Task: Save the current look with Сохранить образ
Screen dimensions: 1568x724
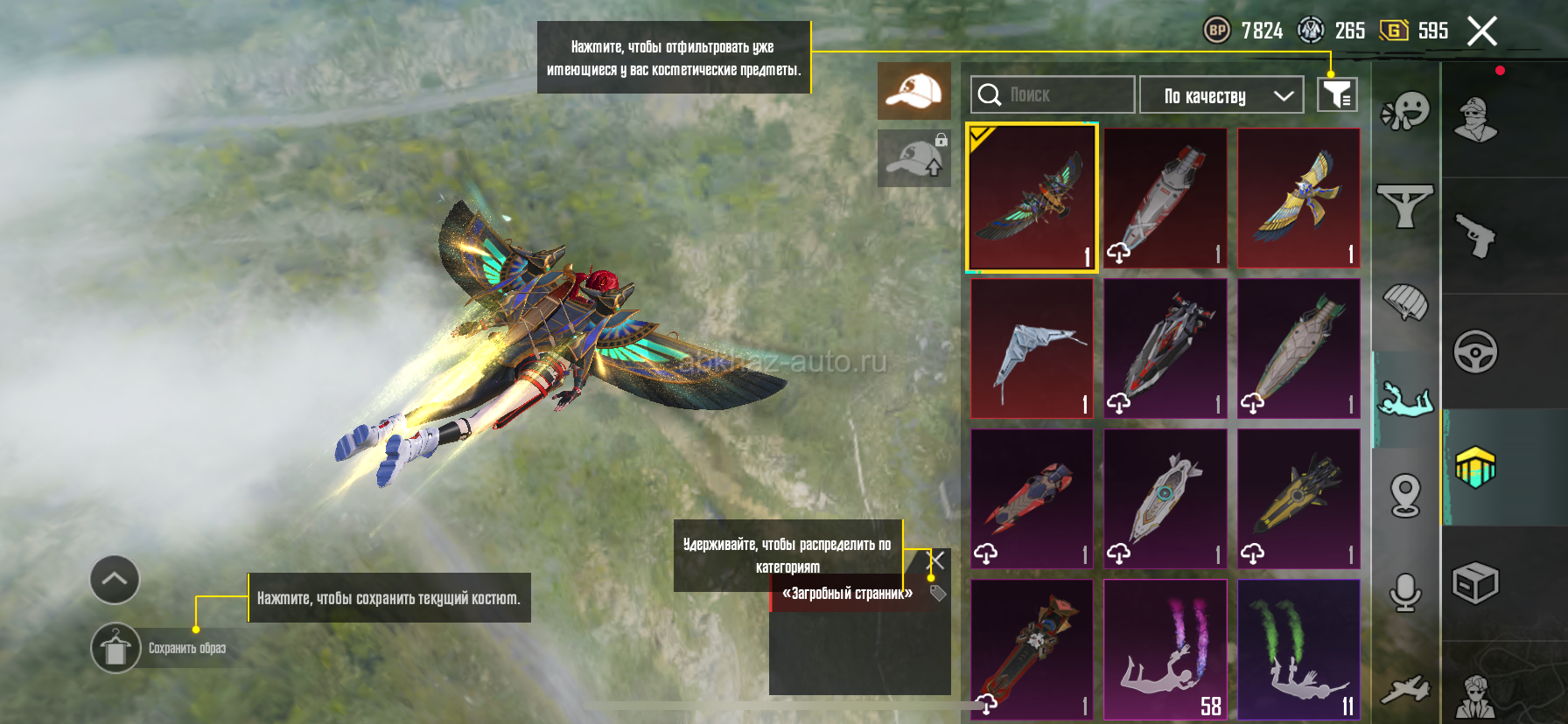Action: [116, 648]
